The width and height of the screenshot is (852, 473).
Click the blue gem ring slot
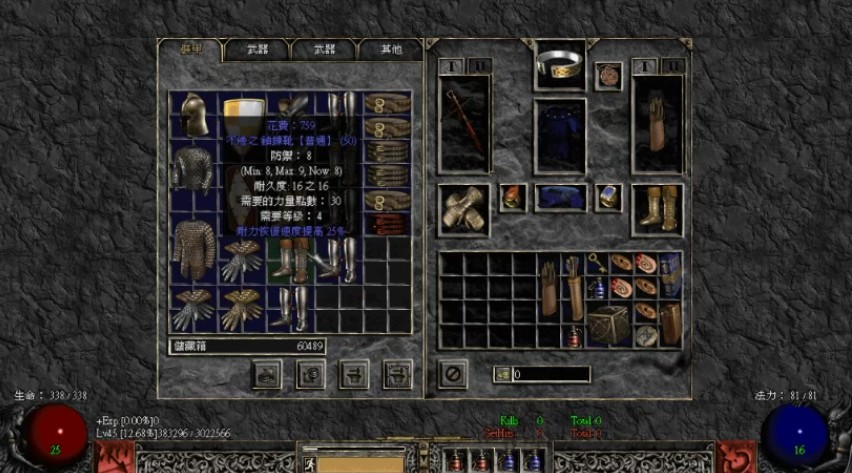(x=609, y=197)
